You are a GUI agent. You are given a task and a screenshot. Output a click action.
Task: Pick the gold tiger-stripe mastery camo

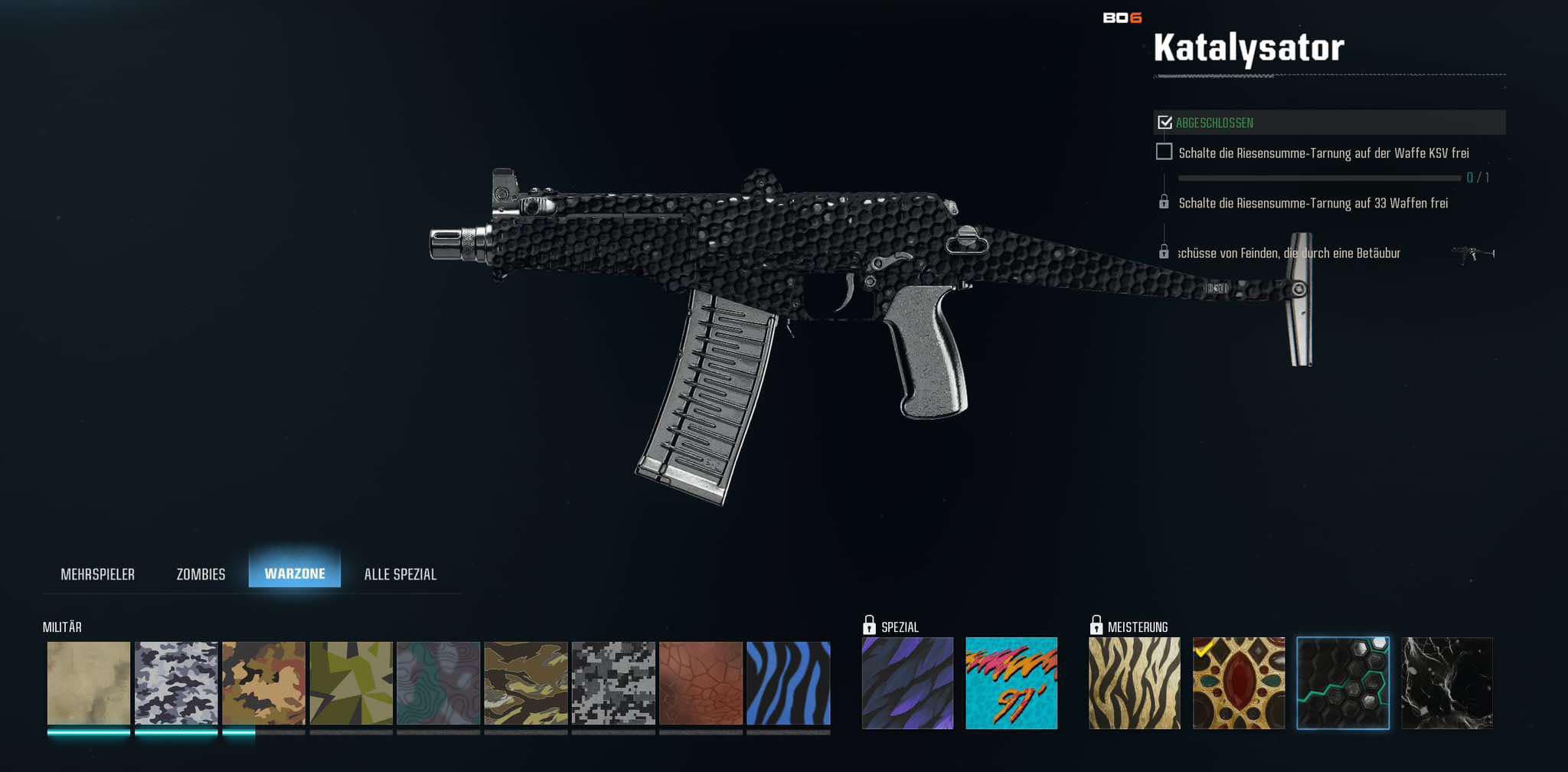[1135, 683]
